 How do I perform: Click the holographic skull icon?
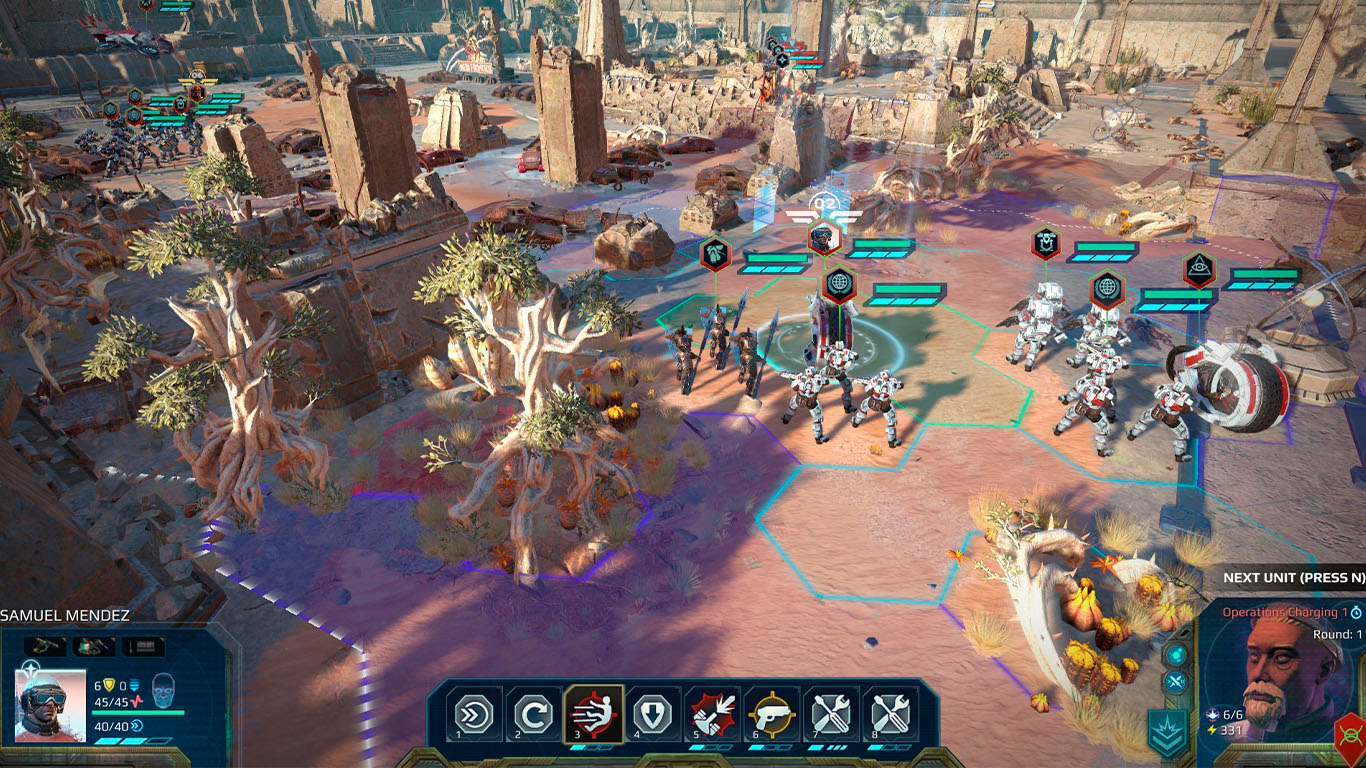(x=163, y=692)
